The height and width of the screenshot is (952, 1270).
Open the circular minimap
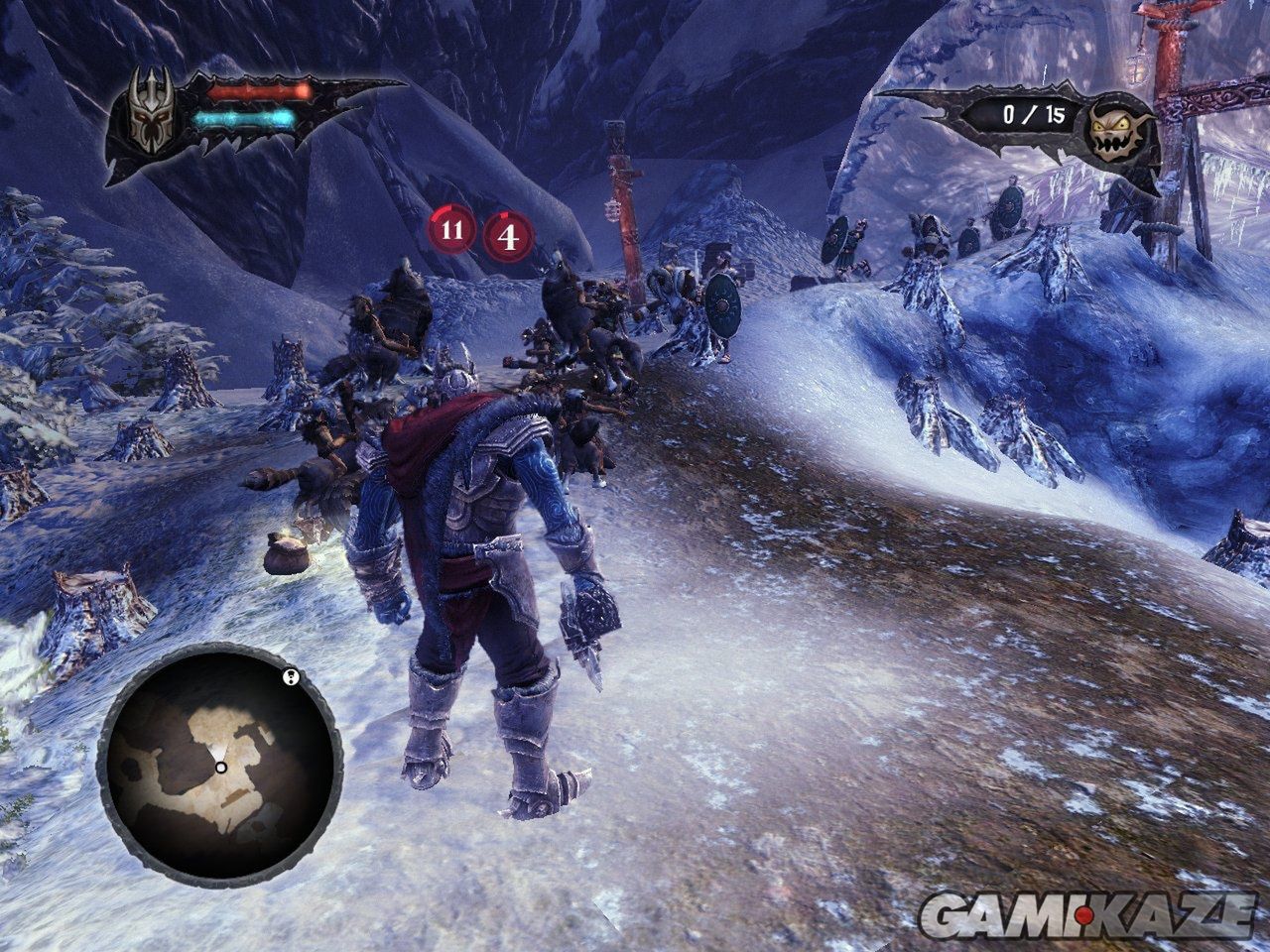220,767
